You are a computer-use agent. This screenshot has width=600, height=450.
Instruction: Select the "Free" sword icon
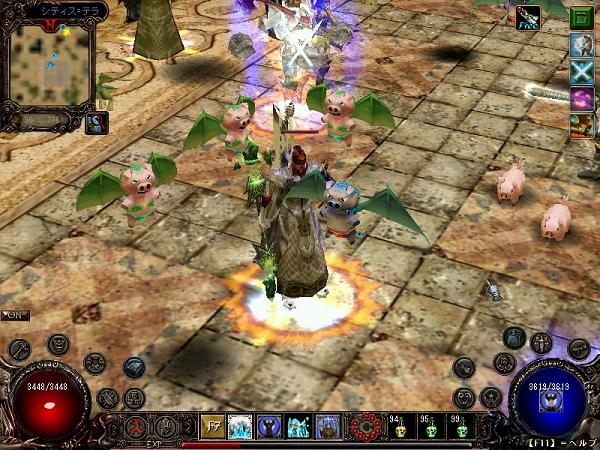point(529,17)
